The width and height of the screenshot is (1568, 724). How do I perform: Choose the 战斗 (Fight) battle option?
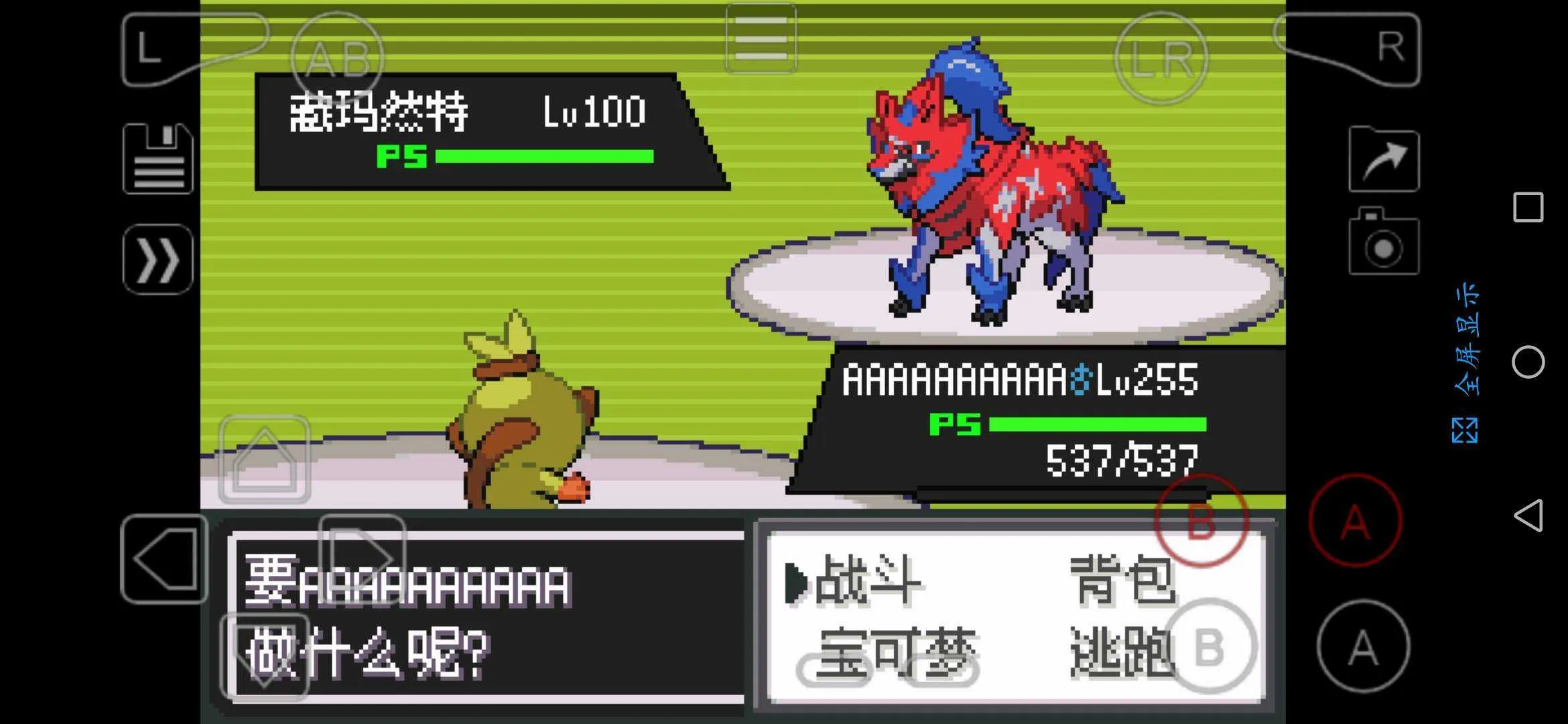867,581
